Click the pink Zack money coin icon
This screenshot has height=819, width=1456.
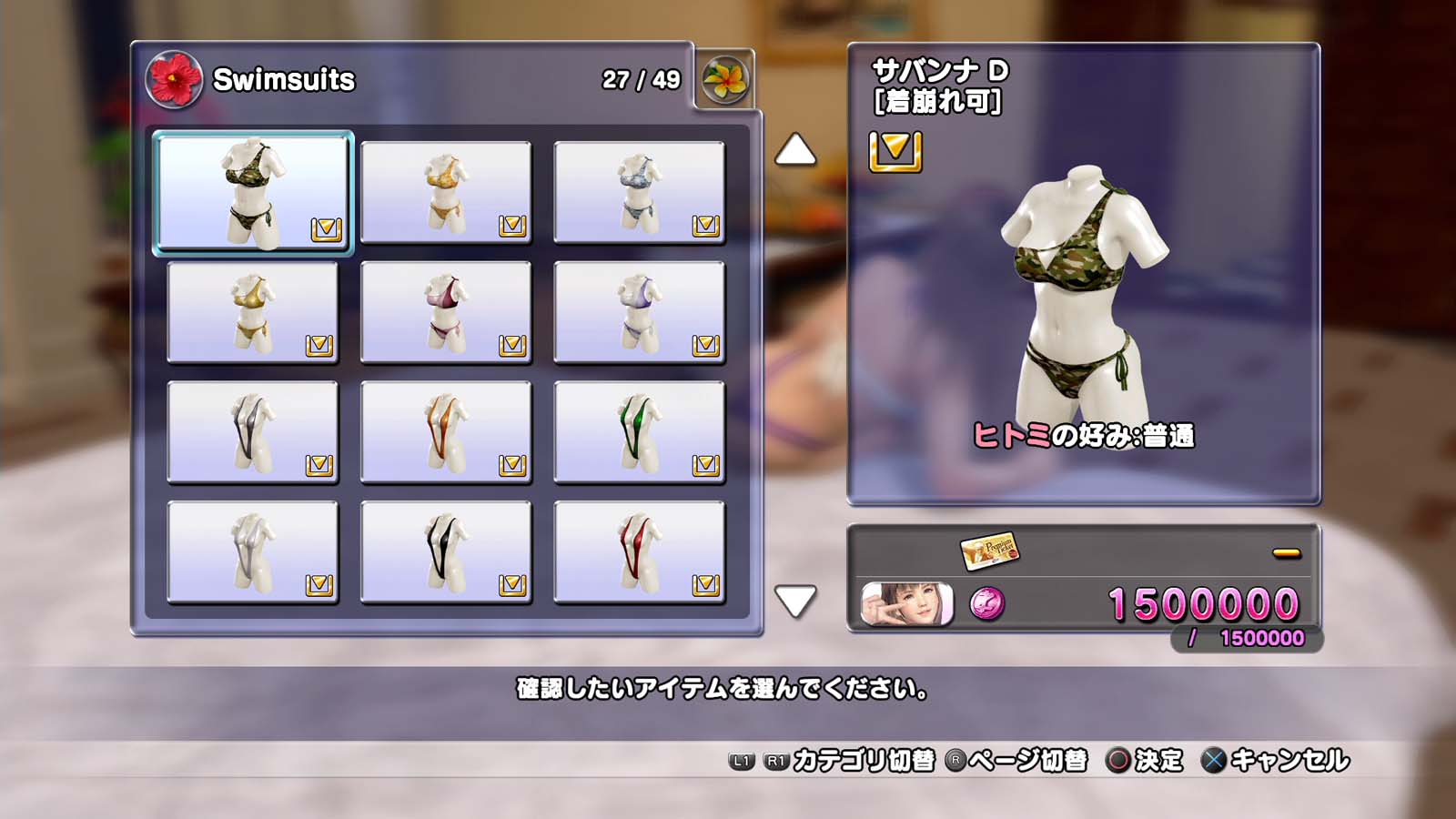coord(987,604)
